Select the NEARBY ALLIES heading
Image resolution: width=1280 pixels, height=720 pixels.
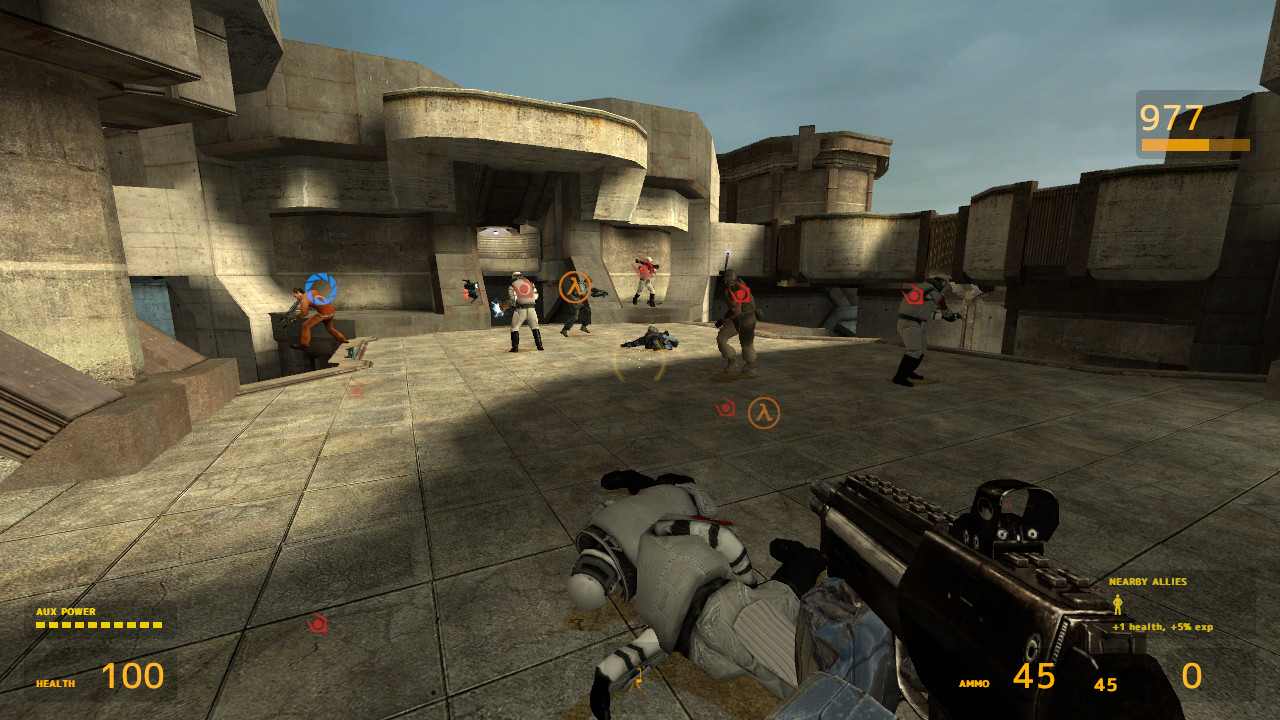[x=1150, y=580]
